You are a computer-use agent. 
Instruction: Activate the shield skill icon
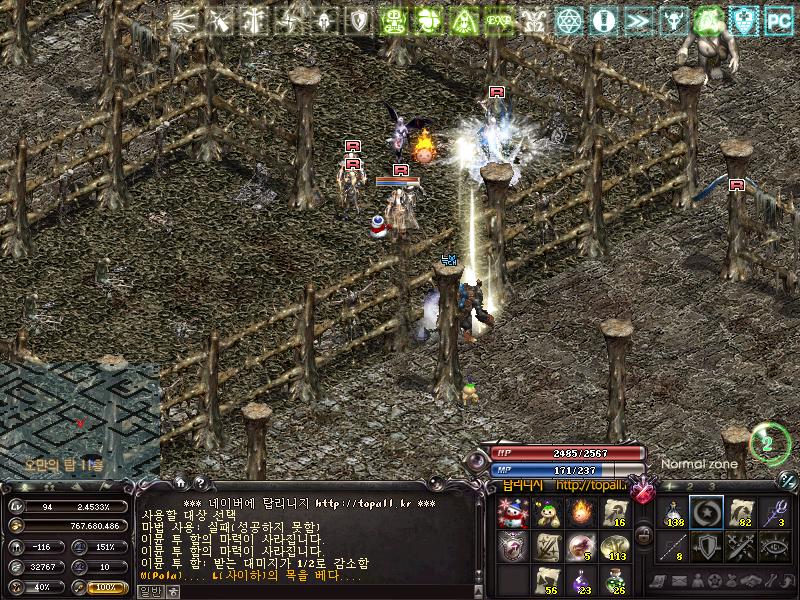[x=706, y=547]
